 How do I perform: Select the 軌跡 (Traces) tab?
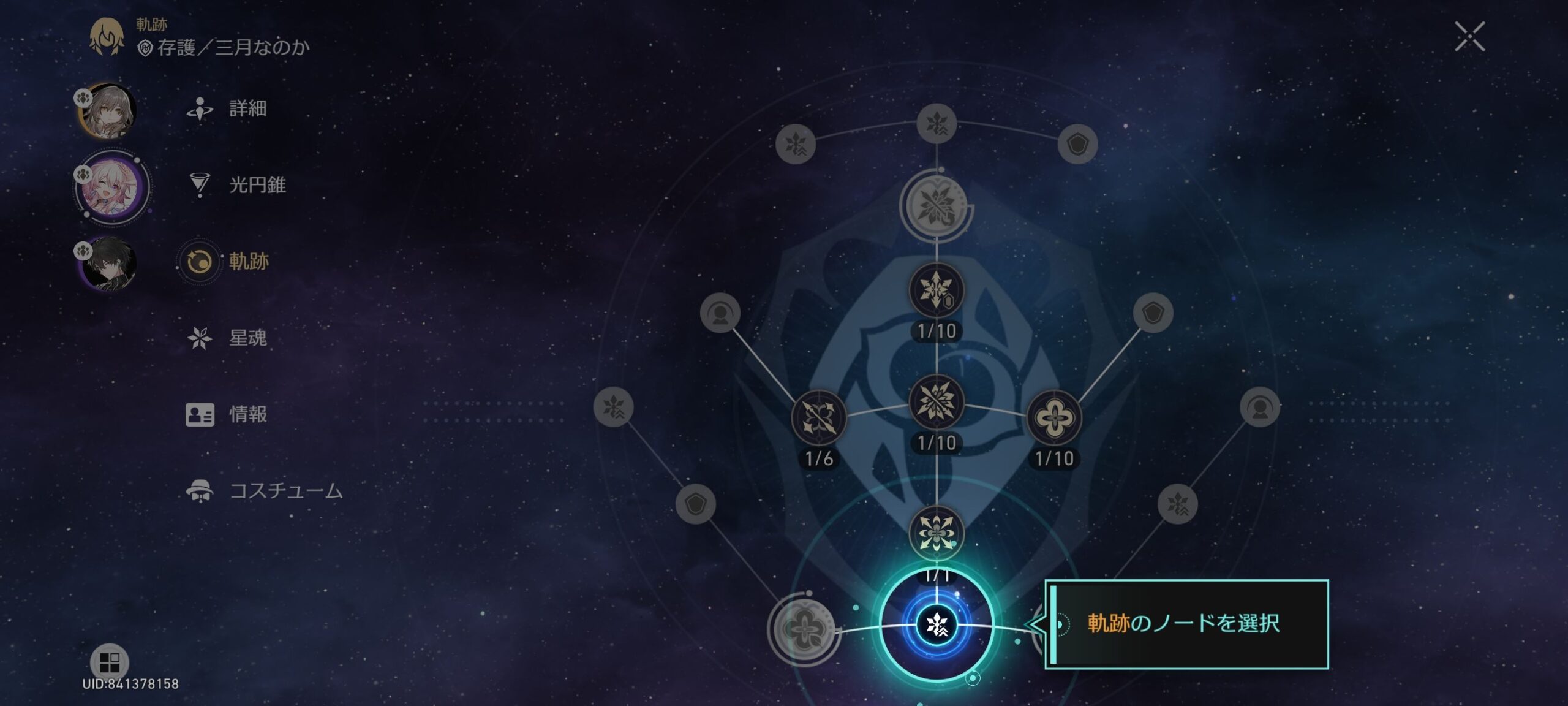[248, 262]
